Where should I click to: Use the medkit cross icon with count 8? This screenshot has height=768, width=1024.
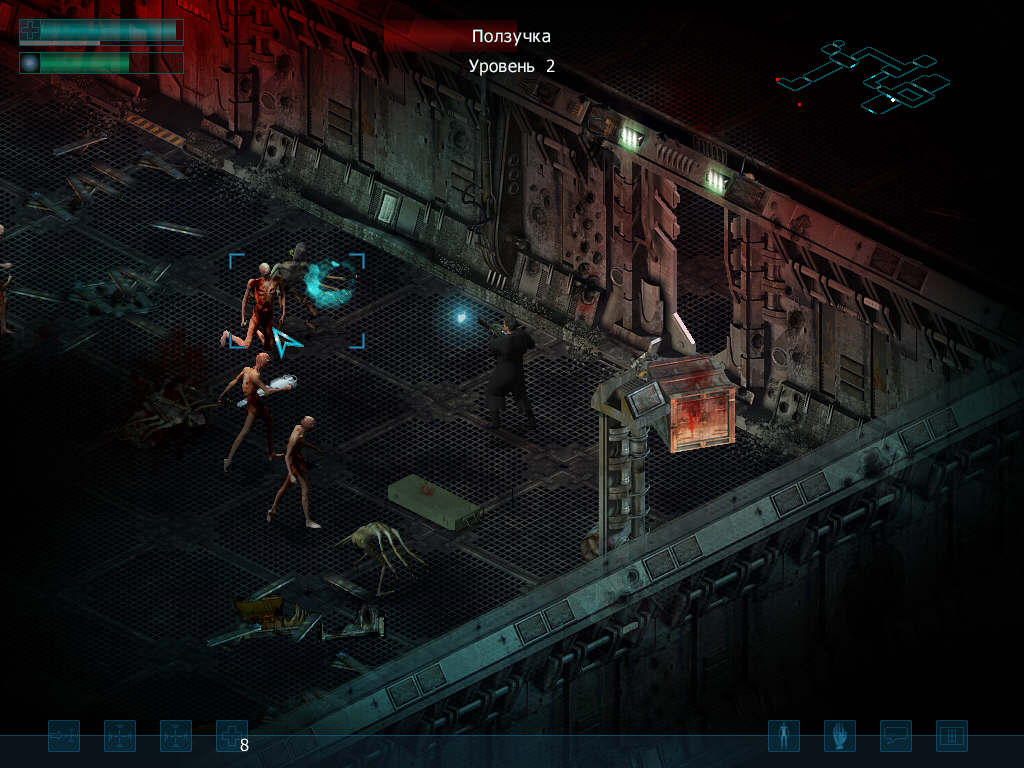point(231,736)
